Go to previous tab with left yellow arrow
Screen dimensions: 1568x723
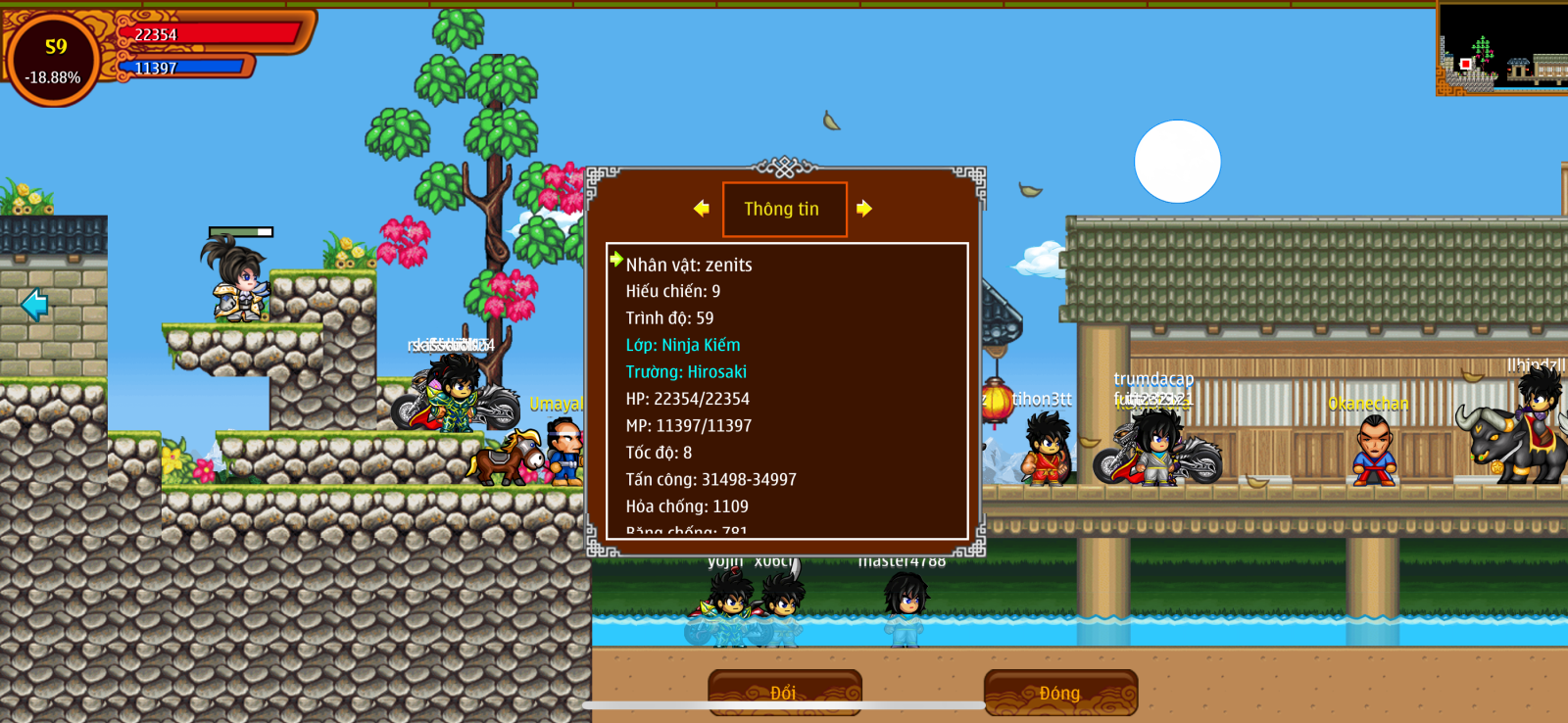coord(701,209)
